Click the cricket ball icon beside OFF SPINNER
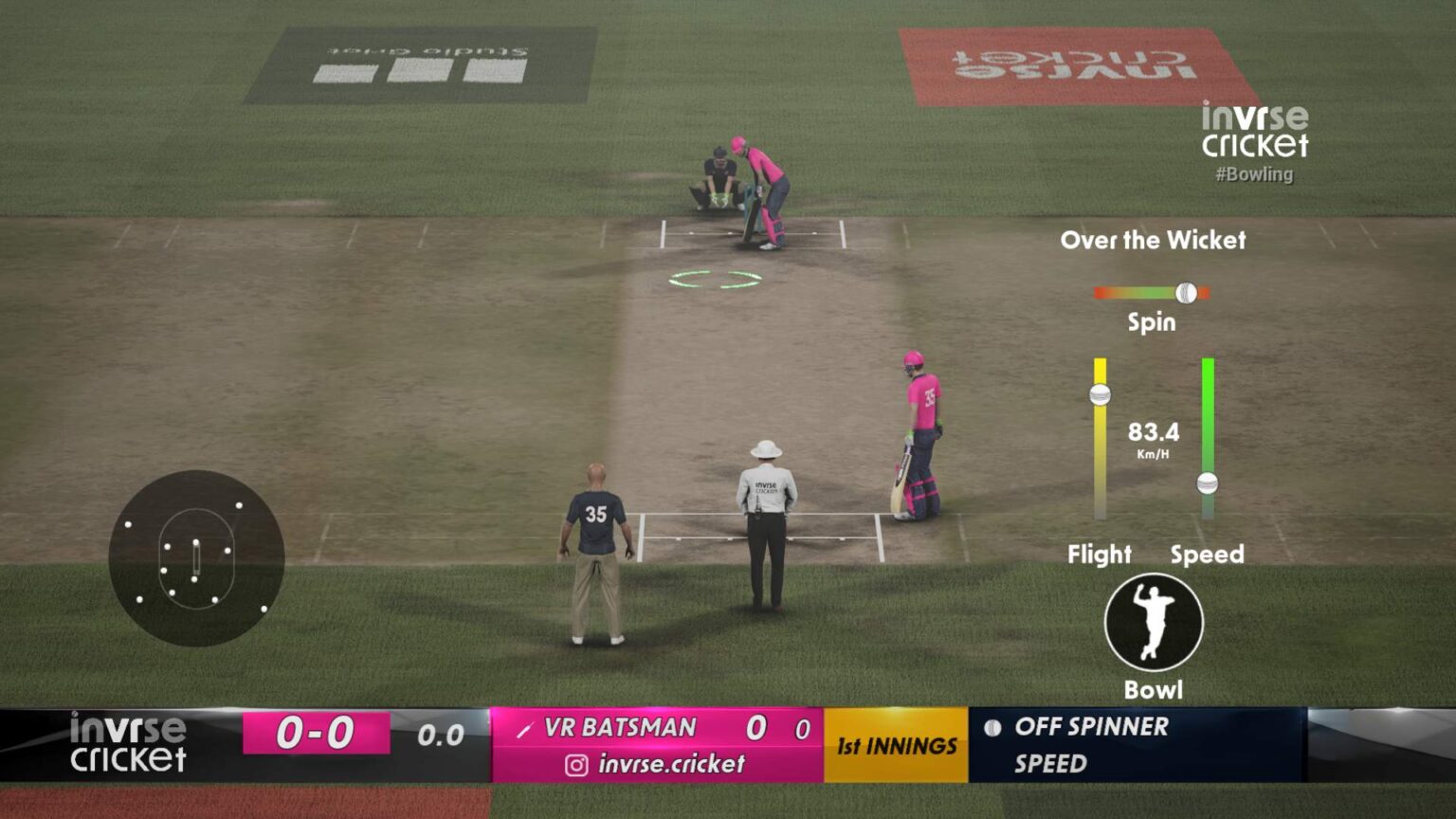1456x819 pixels. (993, 728)
